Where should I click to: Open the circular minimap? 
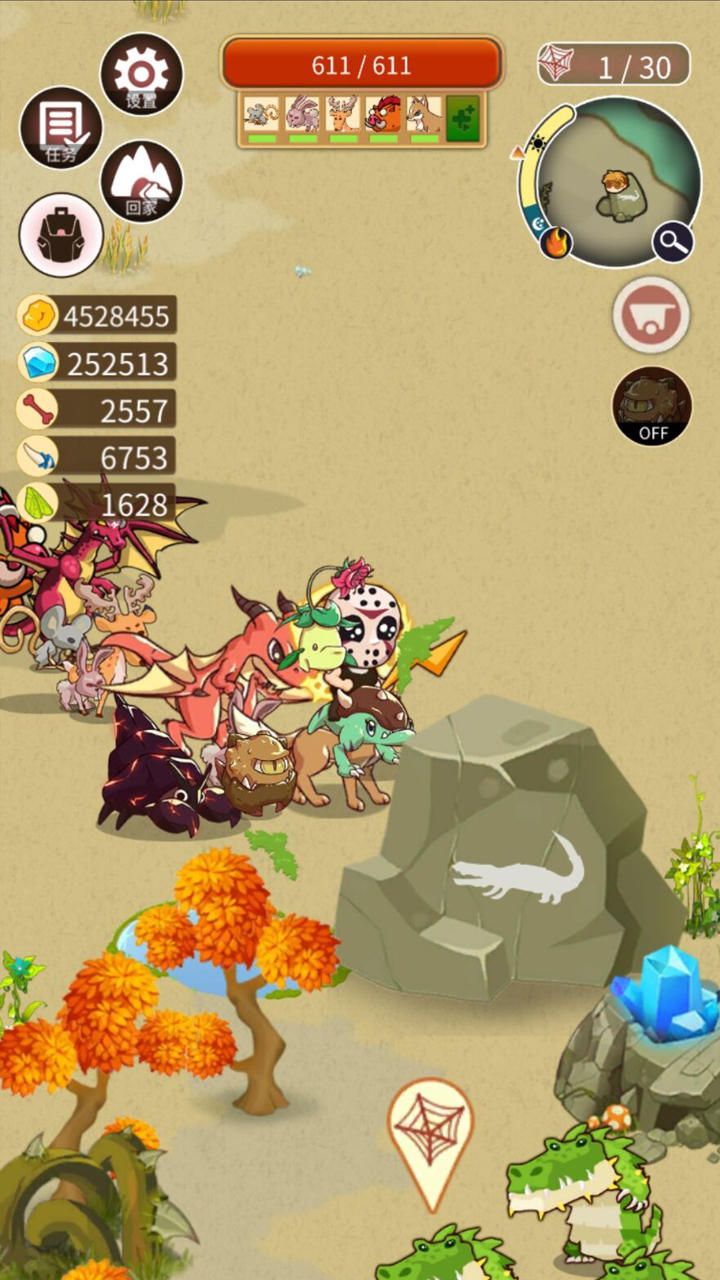622,180
